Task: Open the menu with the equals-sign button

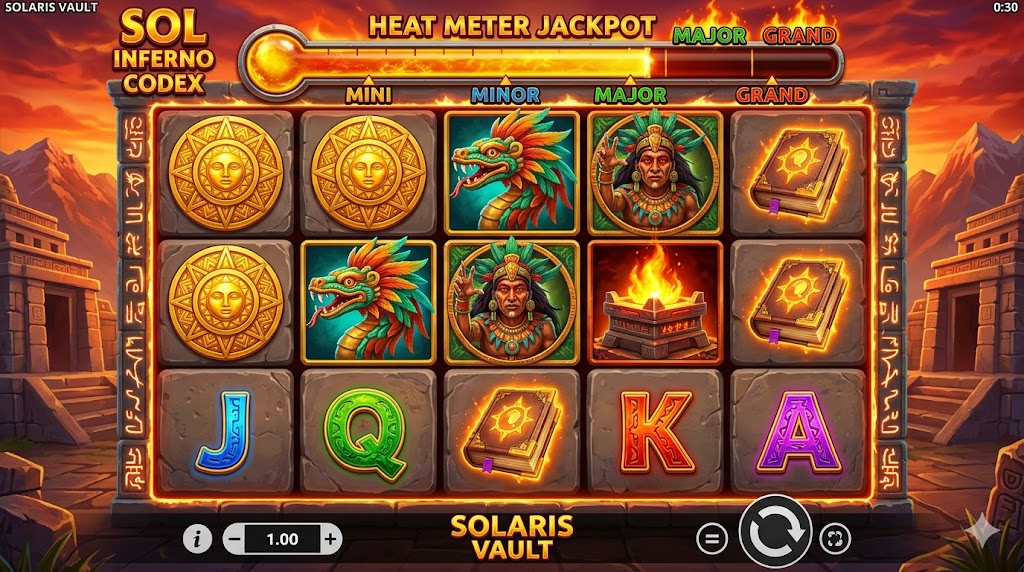Action: point(711,539)
